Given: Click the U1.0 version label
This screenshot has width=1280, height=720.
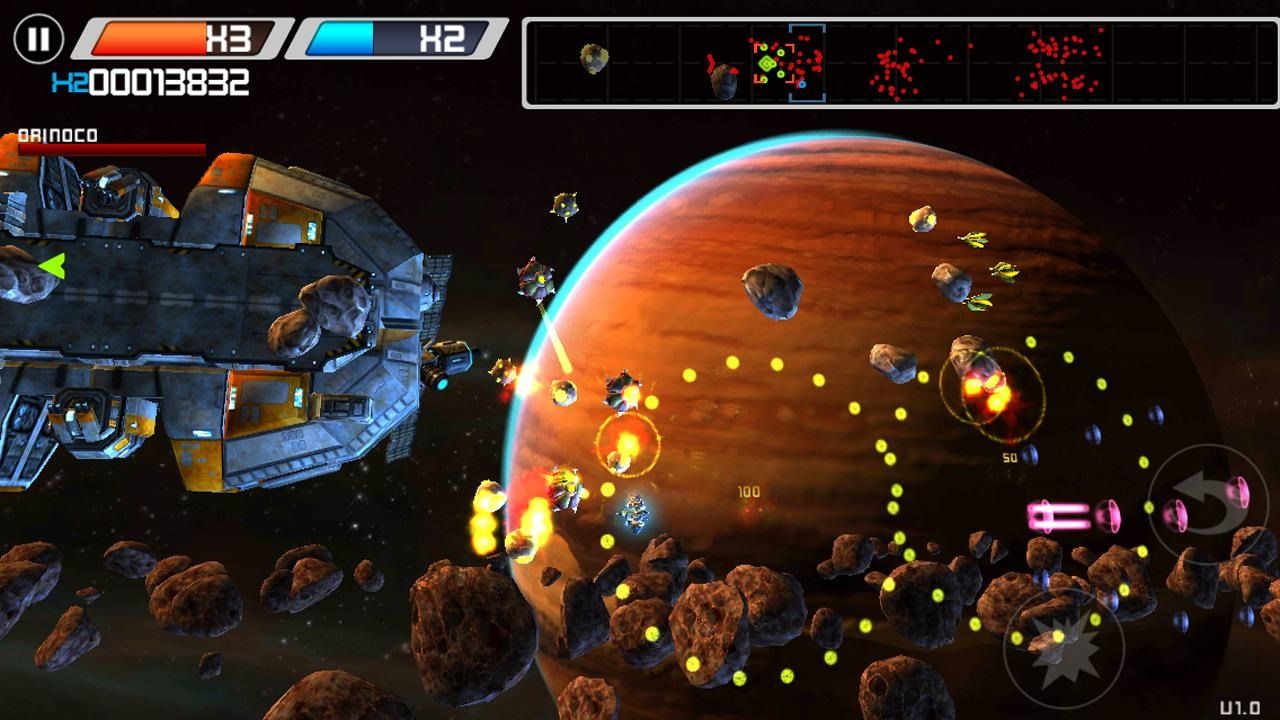Looking at the screenshot, I should [x=1242, y=705].
